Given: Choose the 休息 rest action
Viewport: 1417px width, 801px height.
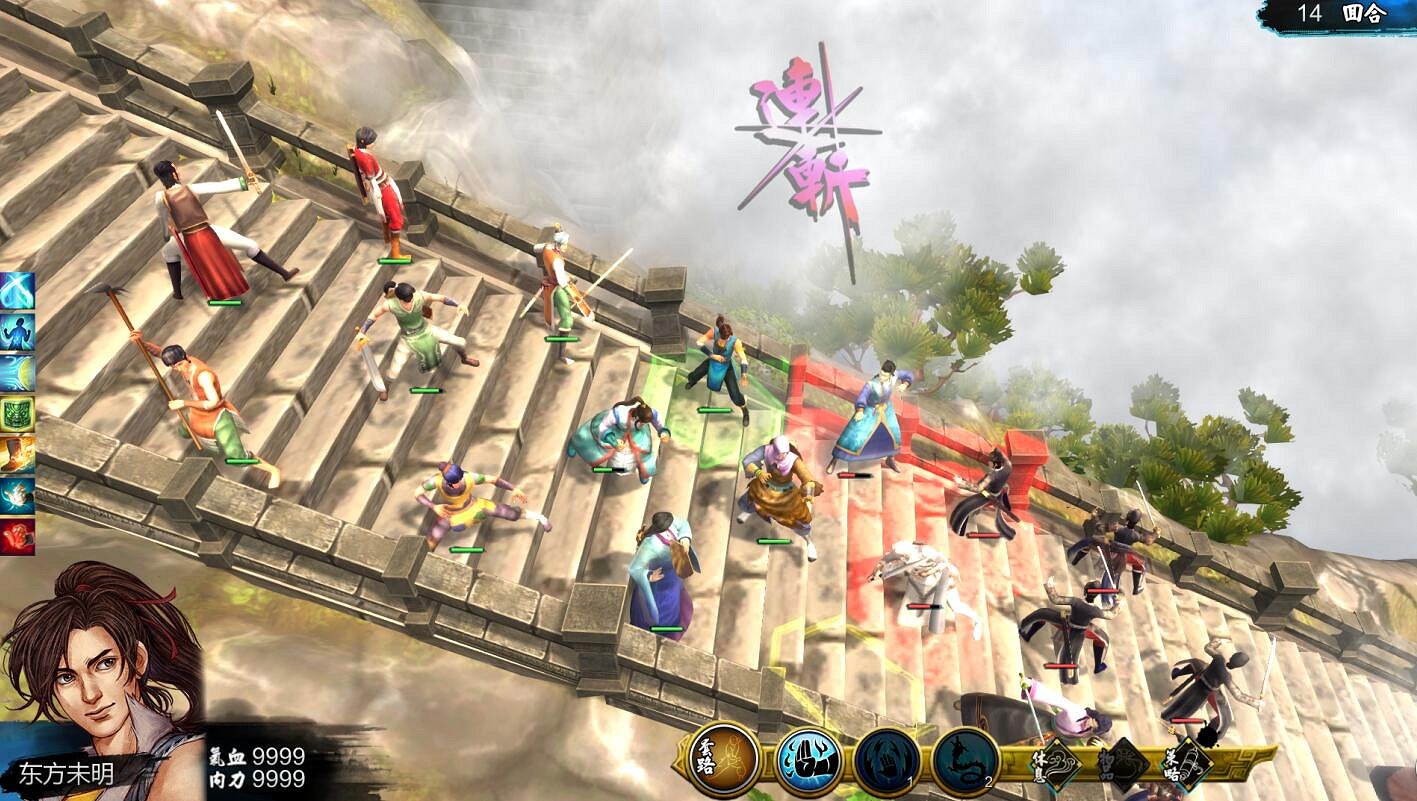Looking at the screenshot, I should coord(1055,763).
